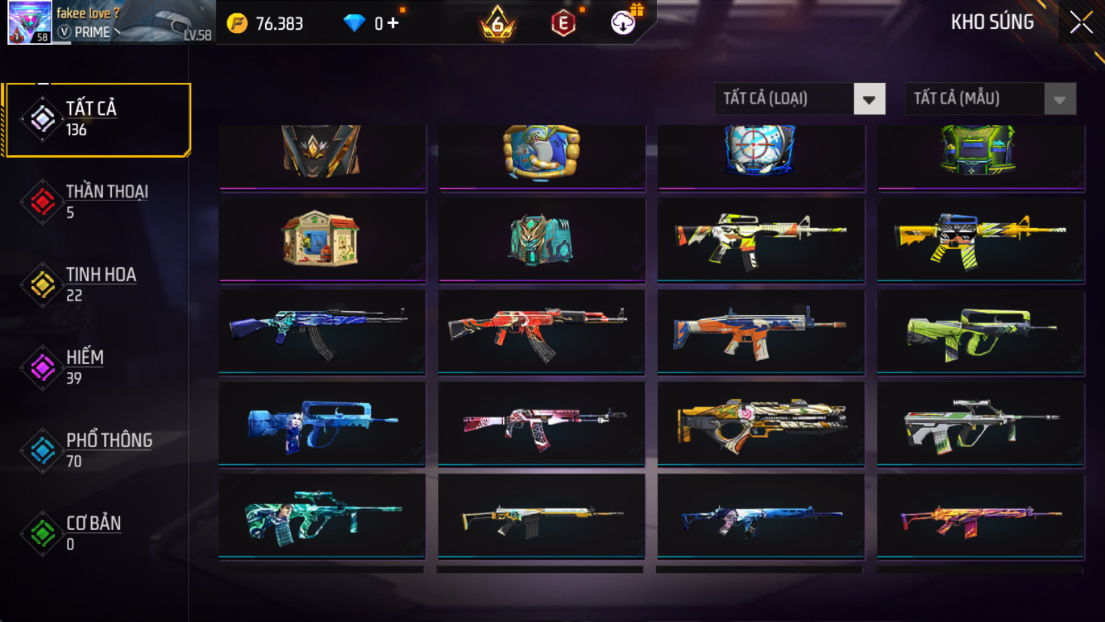Add diamonds with the plus button
The image size is (1105, 622).
click(x=392, y=23)
